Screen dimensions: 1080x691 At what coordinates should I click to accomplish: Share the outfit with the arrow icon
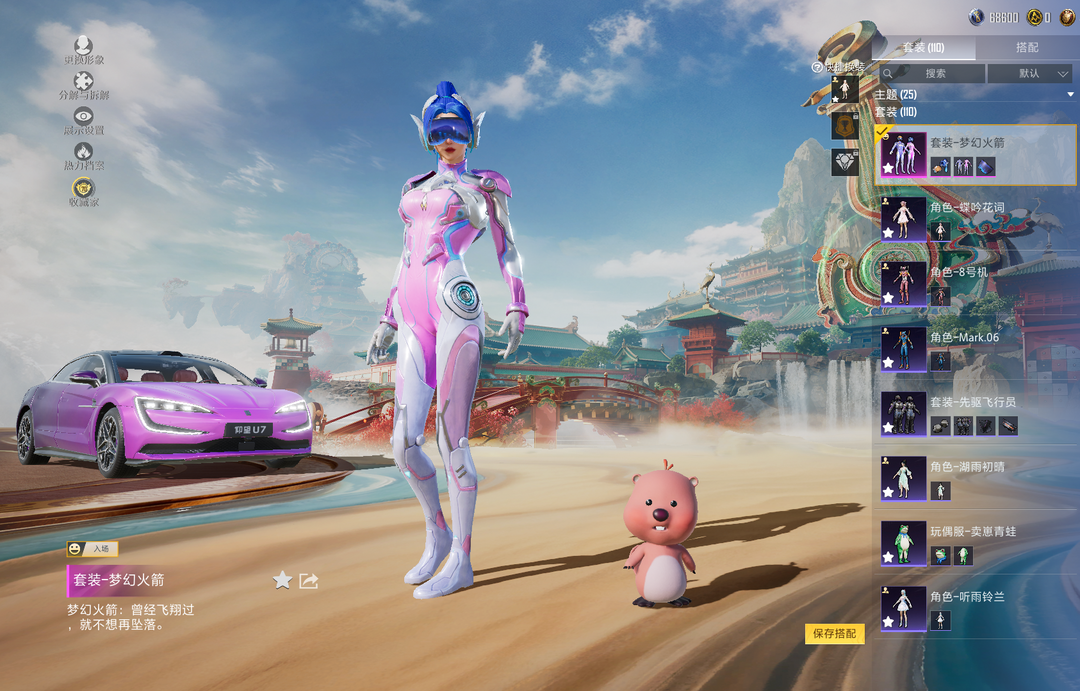coord(308,580)
